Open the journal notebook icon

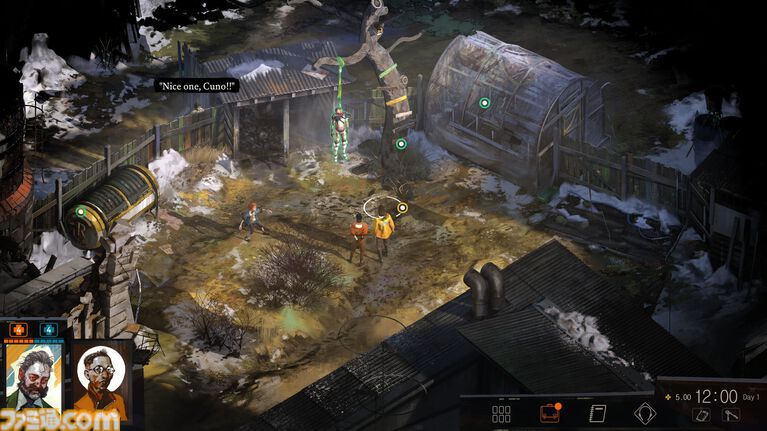point(598,413)
